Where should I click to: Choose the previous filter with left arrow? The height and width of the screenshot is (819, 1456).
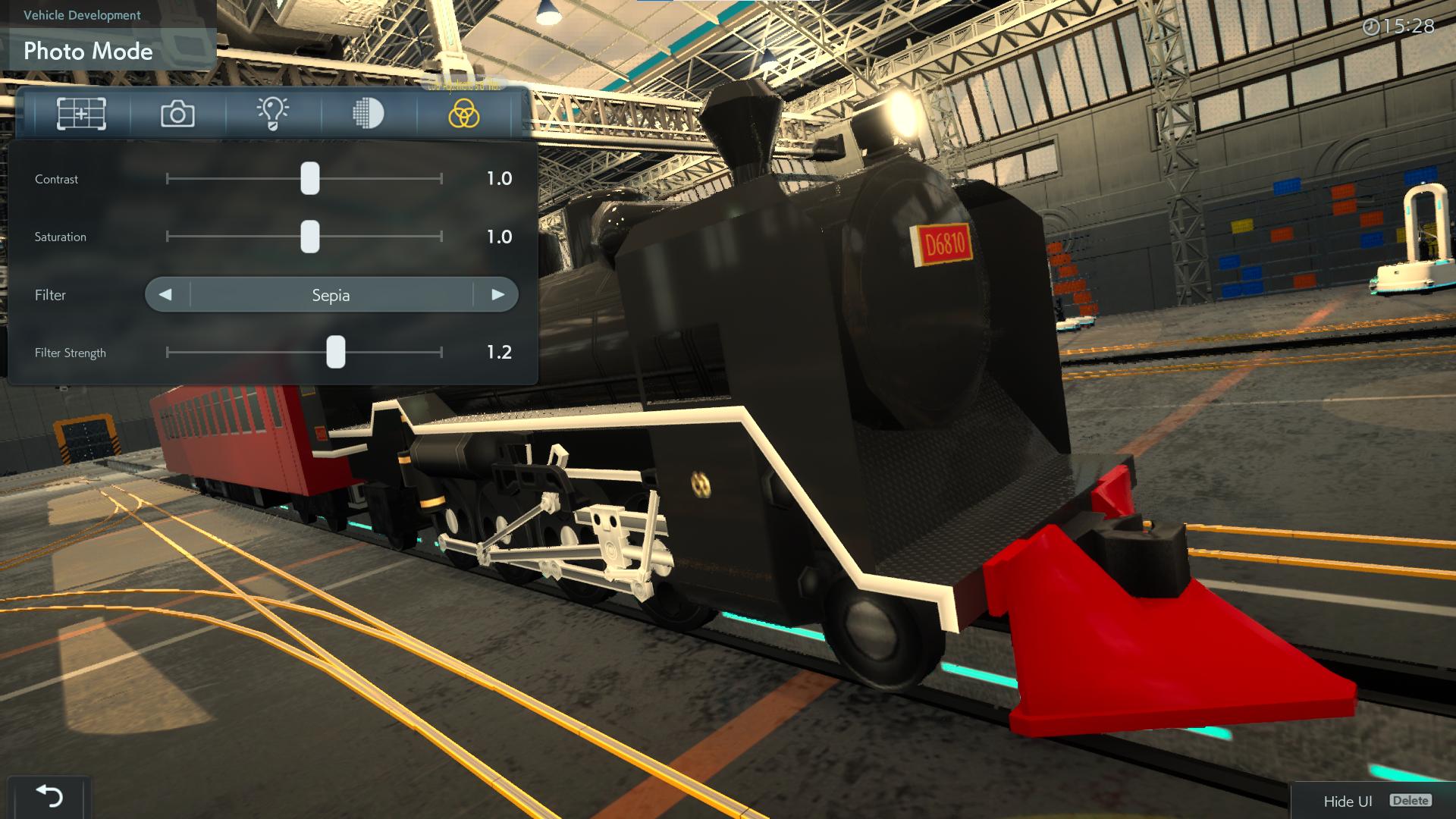[166, 295]
